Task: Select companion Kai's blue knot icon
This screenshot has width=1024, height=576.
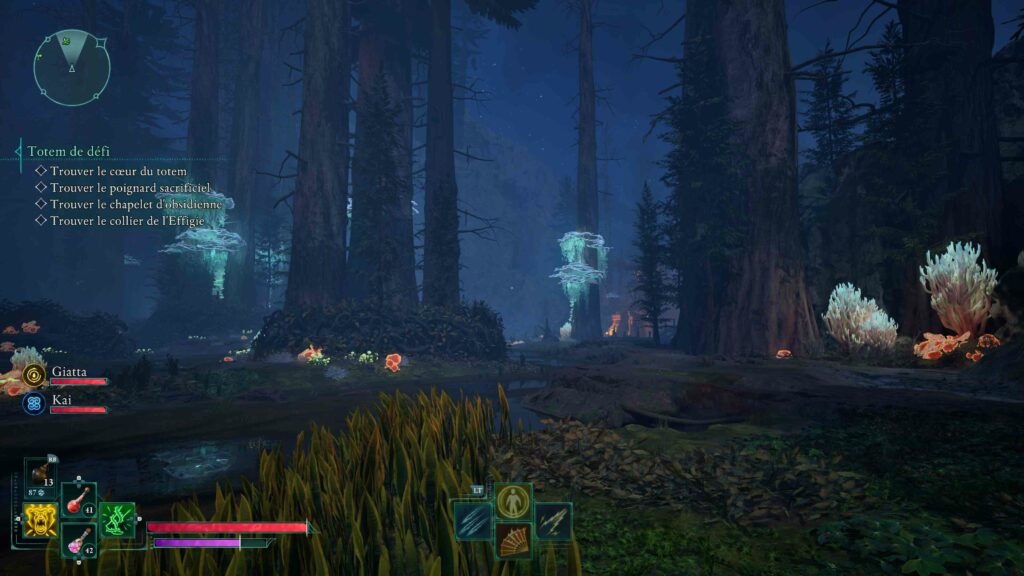Action: point(35,403)
